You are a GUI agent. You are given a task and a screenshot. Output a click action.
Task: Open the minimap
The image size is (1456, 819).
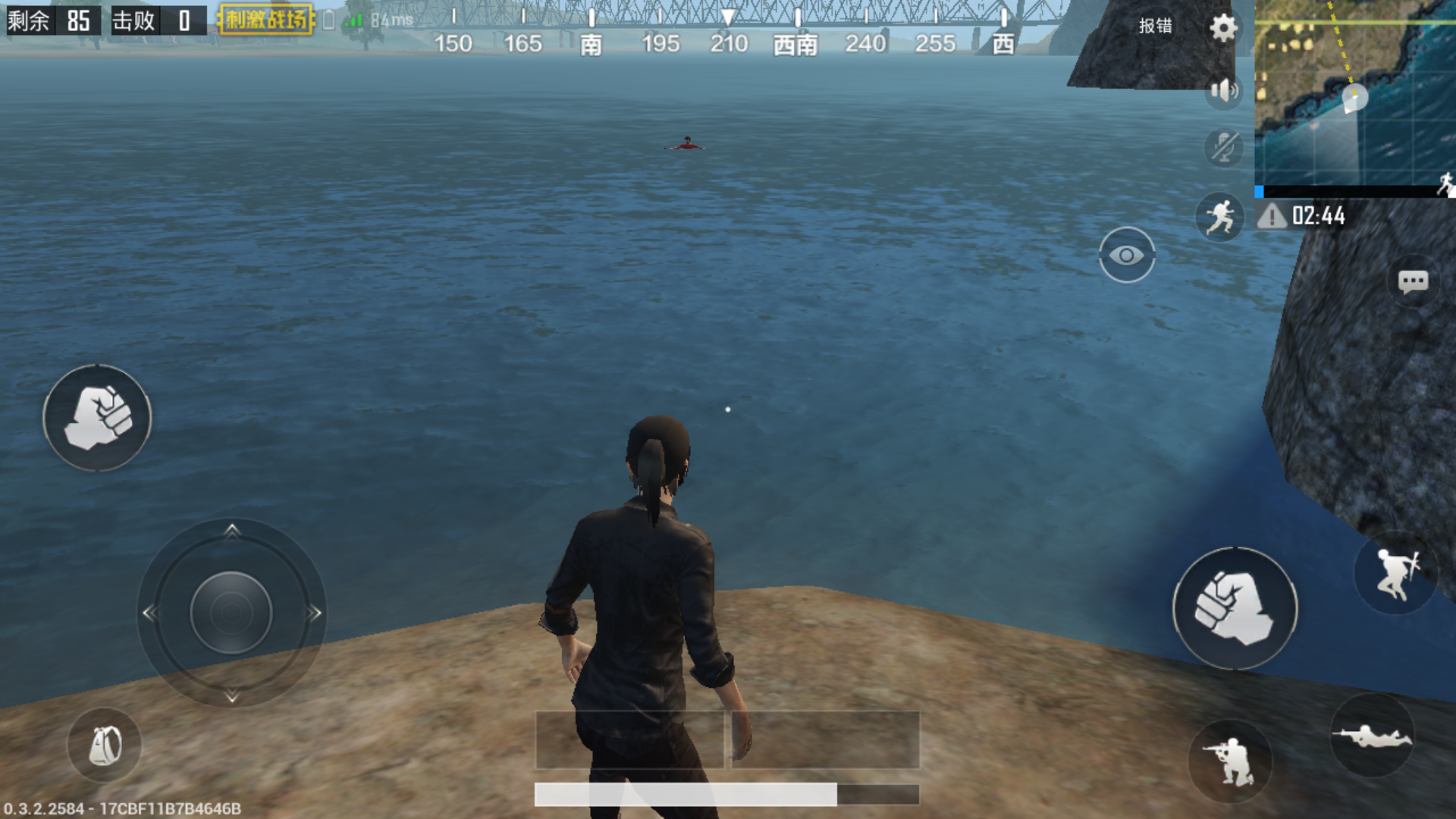click(1355, 95)
